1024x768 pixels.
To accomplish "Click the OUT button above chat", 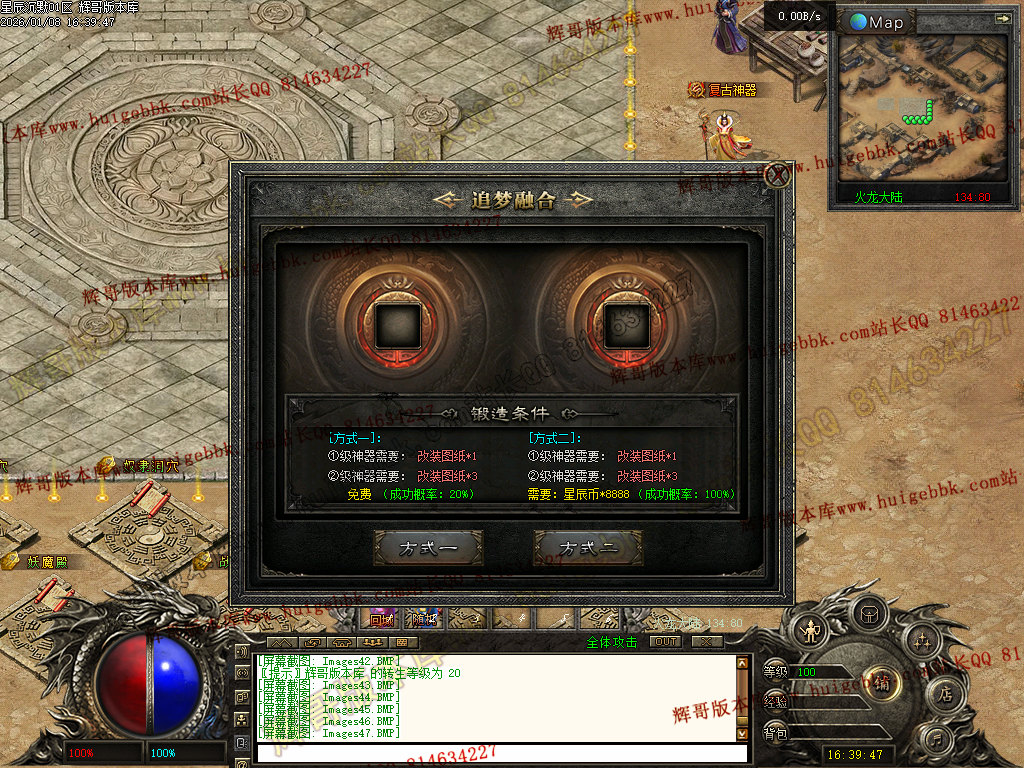I will pos(665,641).
